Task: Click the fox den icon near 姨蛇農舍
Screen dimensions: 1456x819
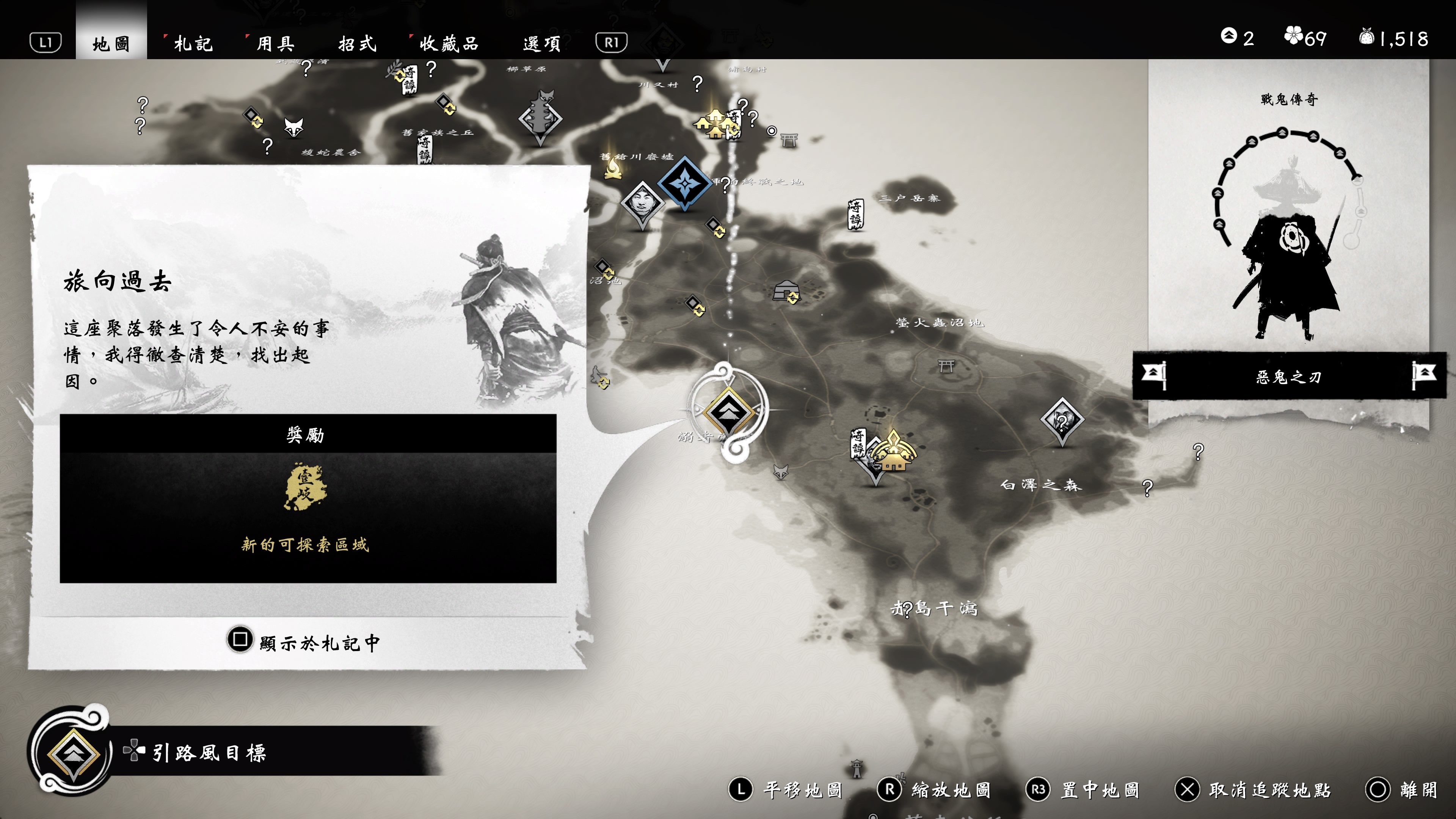Action: click(293, 127)
